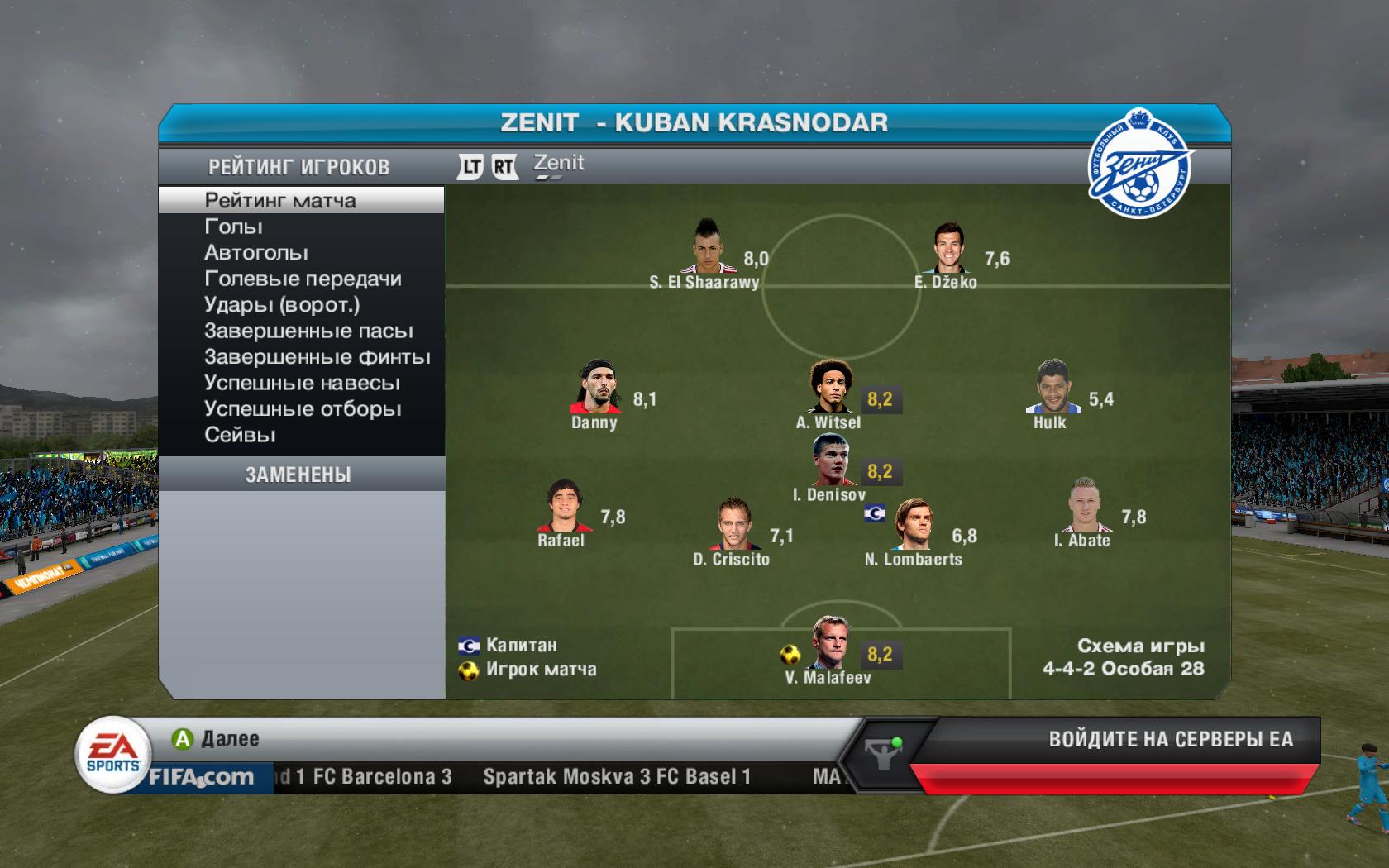
Task: Select Удары (ворот.) in the list
Action: (282, 305)
